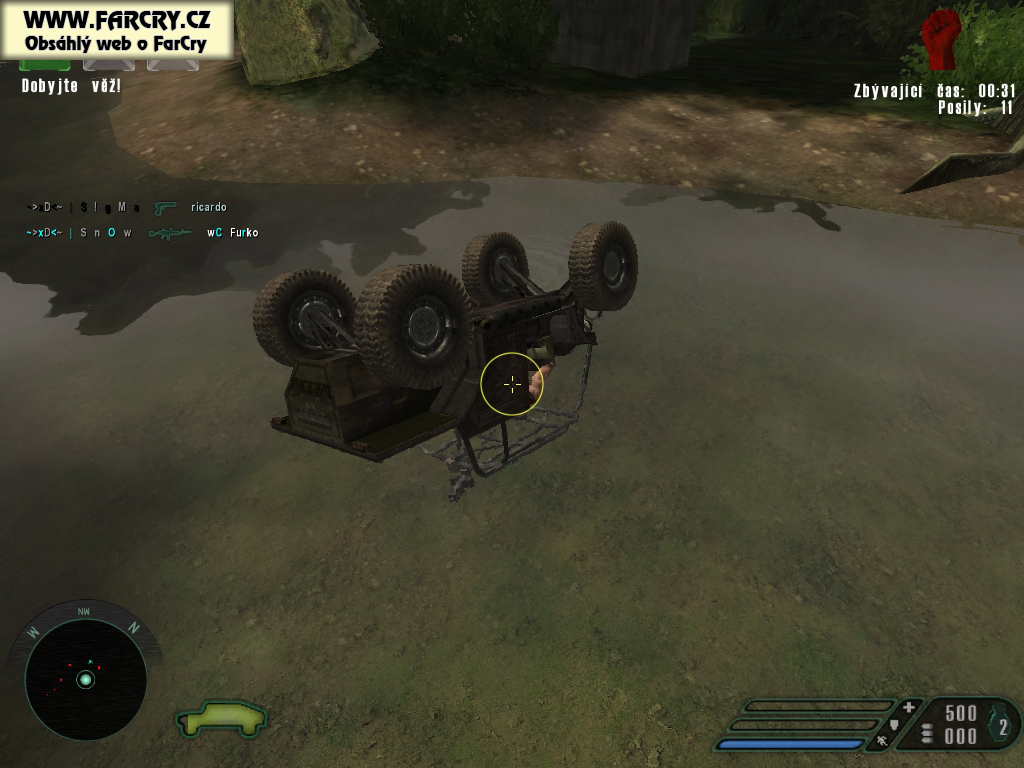The height and width of the screenshot is (768, 1024).
Task: Click the WWW.FARCRY.CZ watermark banner
Action: coord(117,28)
